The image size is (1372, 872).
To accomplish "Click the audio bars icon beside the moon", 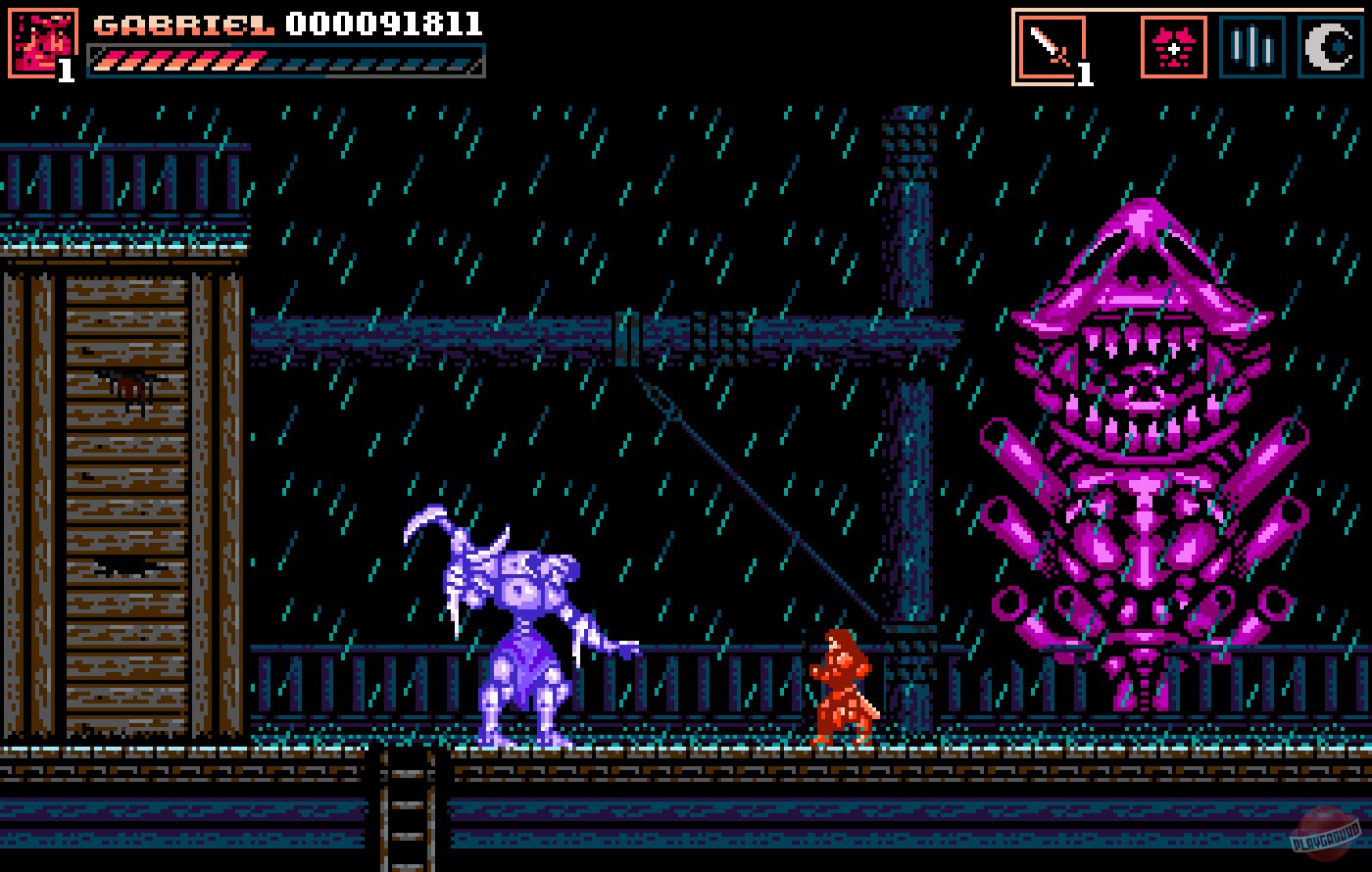I will pyautogui.click(x=1250, y=44).
